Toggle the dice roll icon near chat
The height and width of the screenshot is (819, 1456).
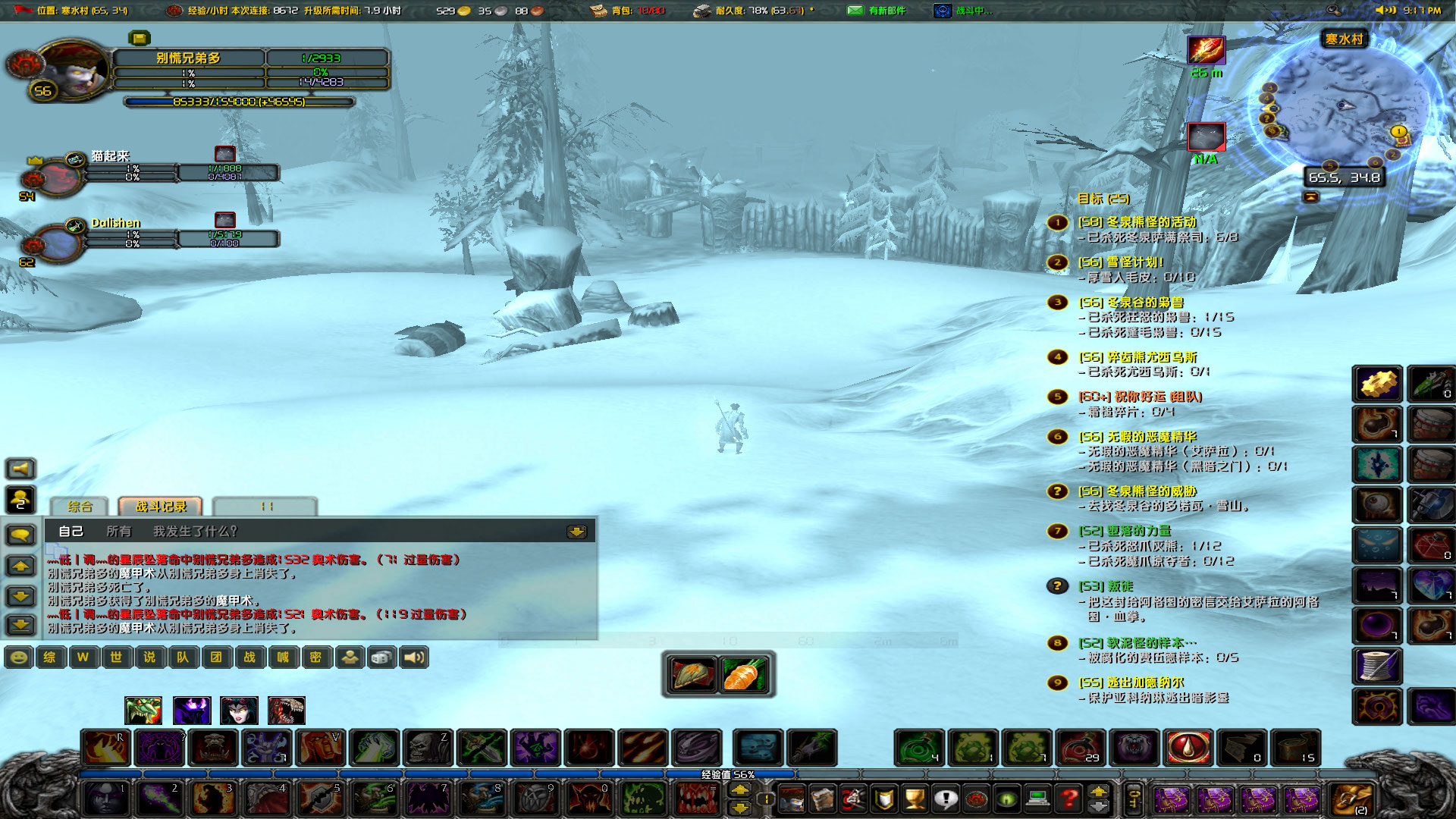(x=381, y=657)
